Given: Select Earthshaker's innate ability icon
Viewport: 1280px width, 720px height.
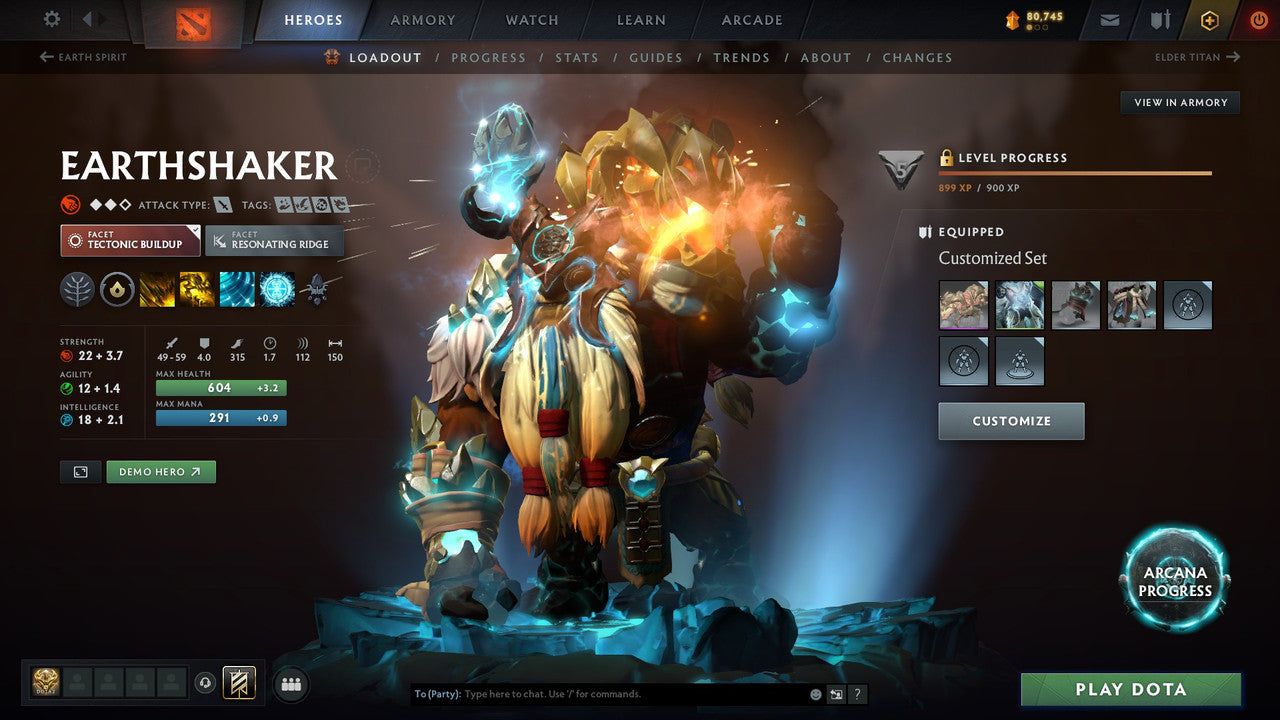Looking at the screenshot, I should (117, 290).
